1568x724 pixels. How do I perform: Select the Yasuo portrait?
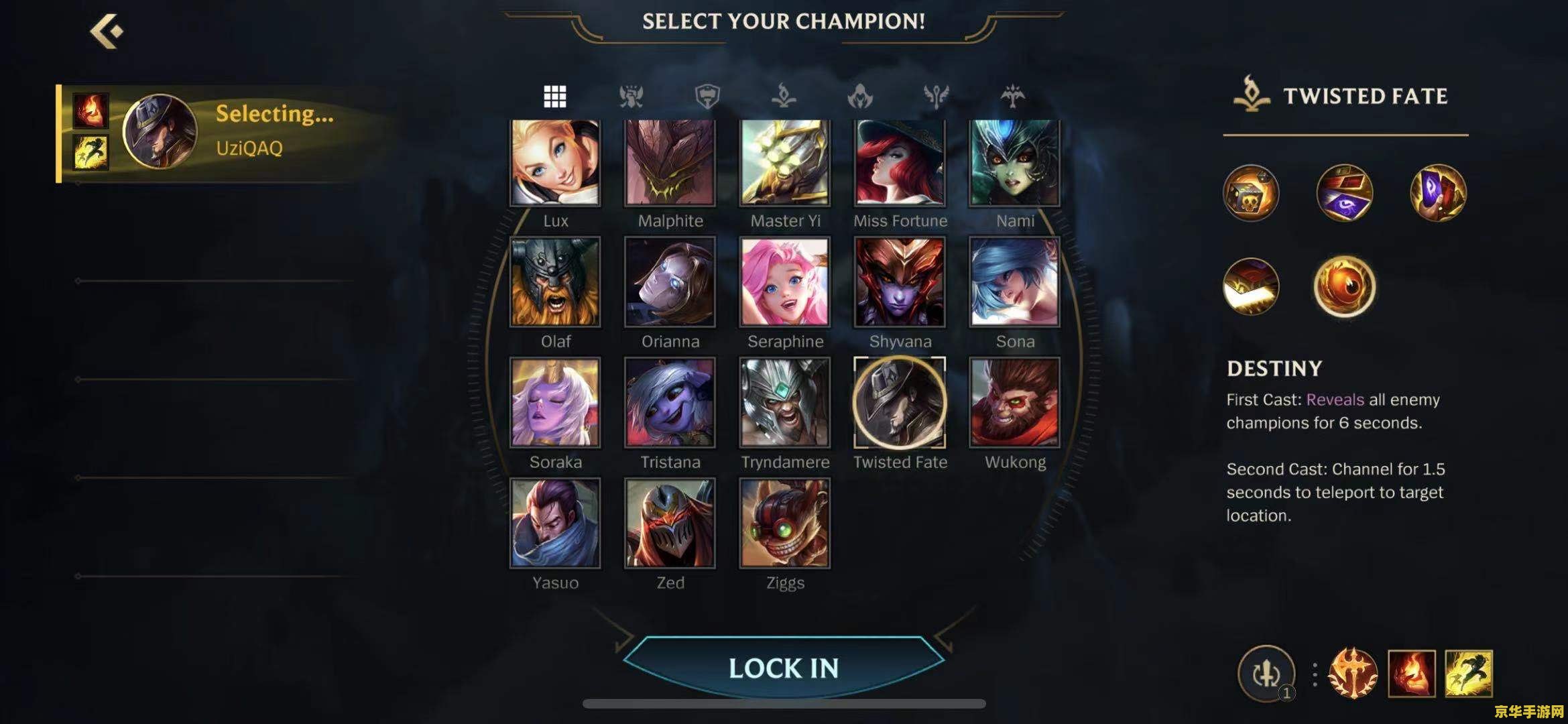(555, 523)
